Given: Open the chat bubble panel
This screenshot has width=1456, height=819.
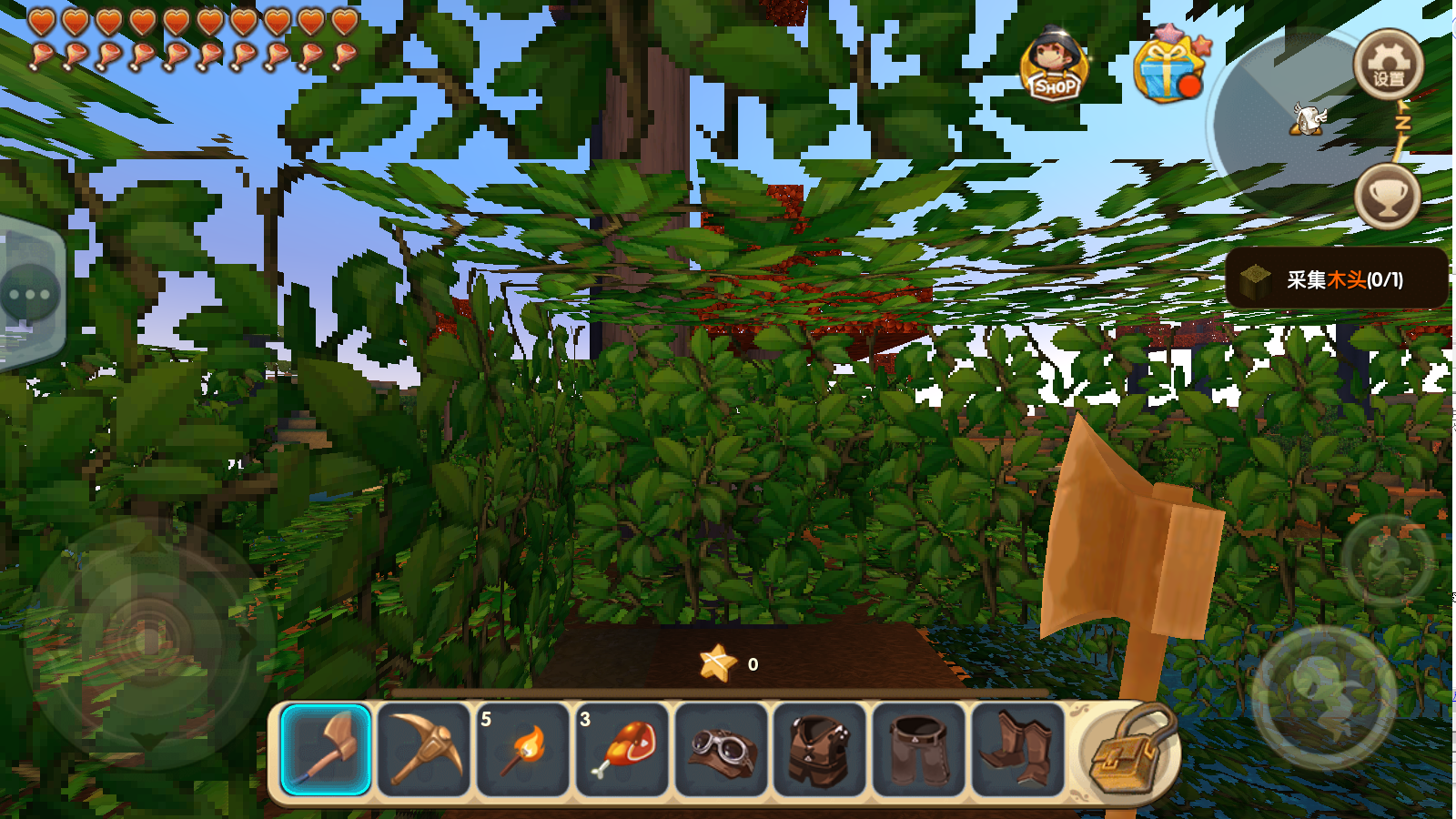Looking at the screenshot, I should [x=30, y=295].
